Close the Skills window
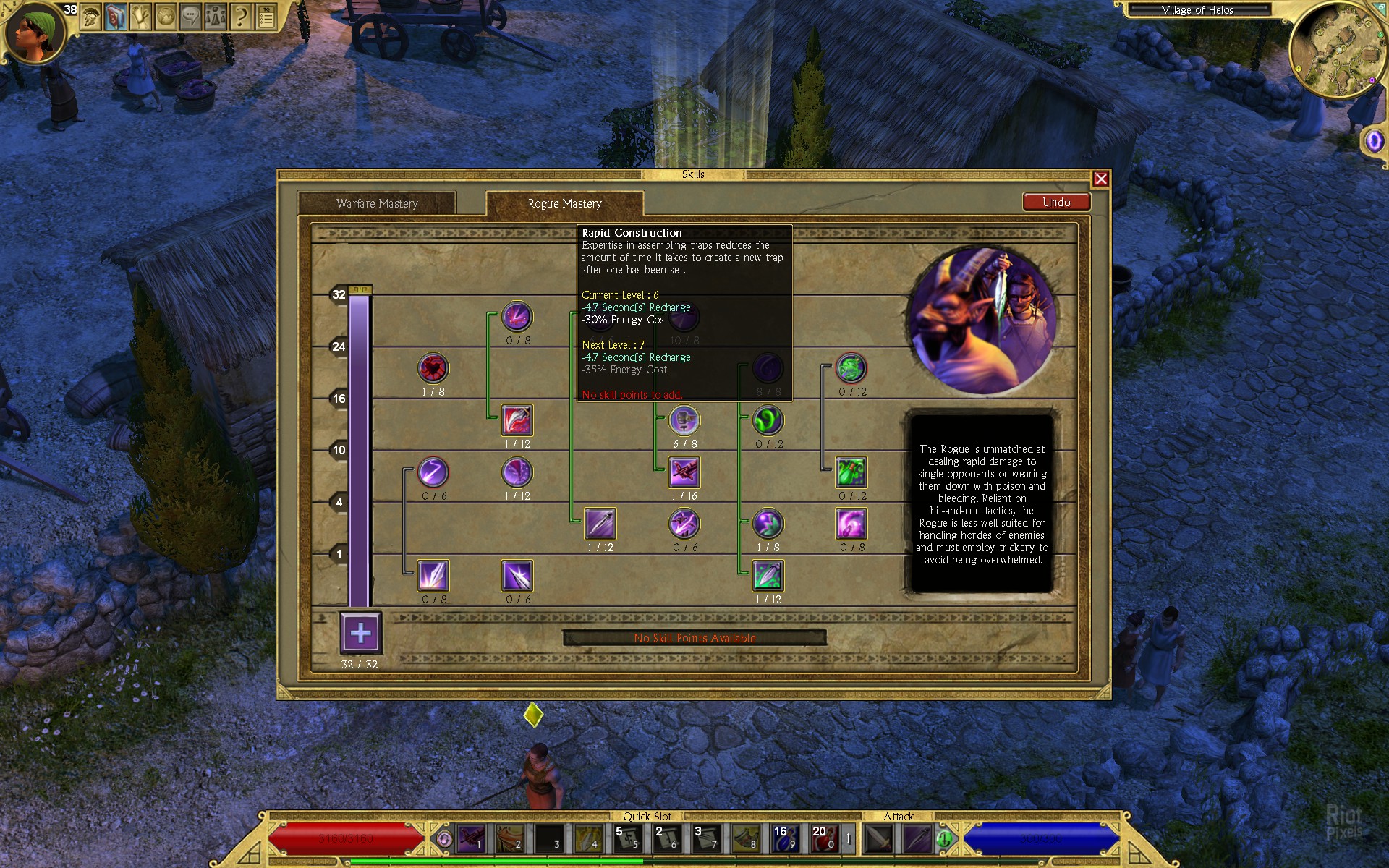Screen dimensions: 1389x868 [x=1100, y=179]
